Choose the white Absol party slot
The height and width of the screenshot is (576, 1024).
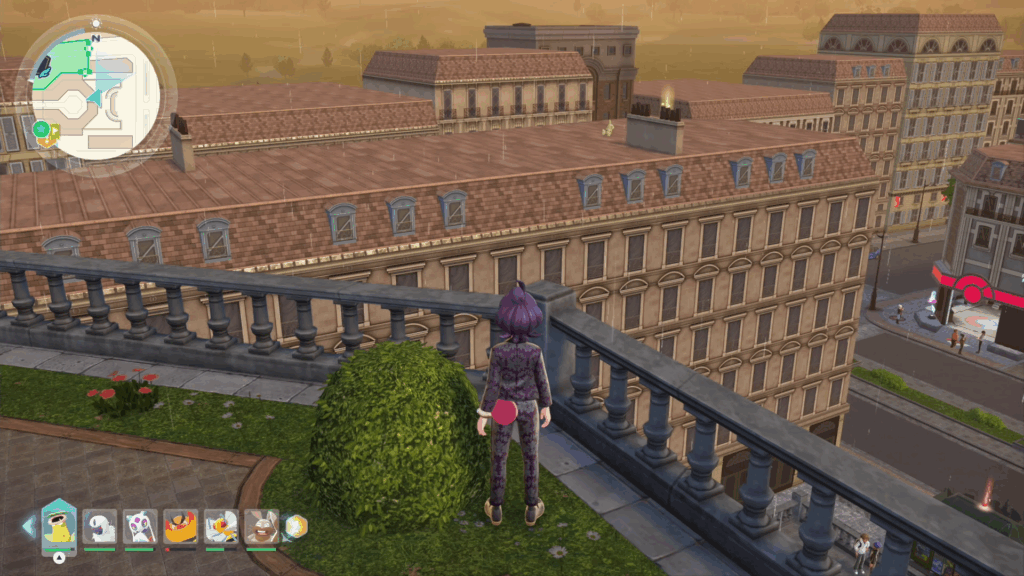[100, 526]
